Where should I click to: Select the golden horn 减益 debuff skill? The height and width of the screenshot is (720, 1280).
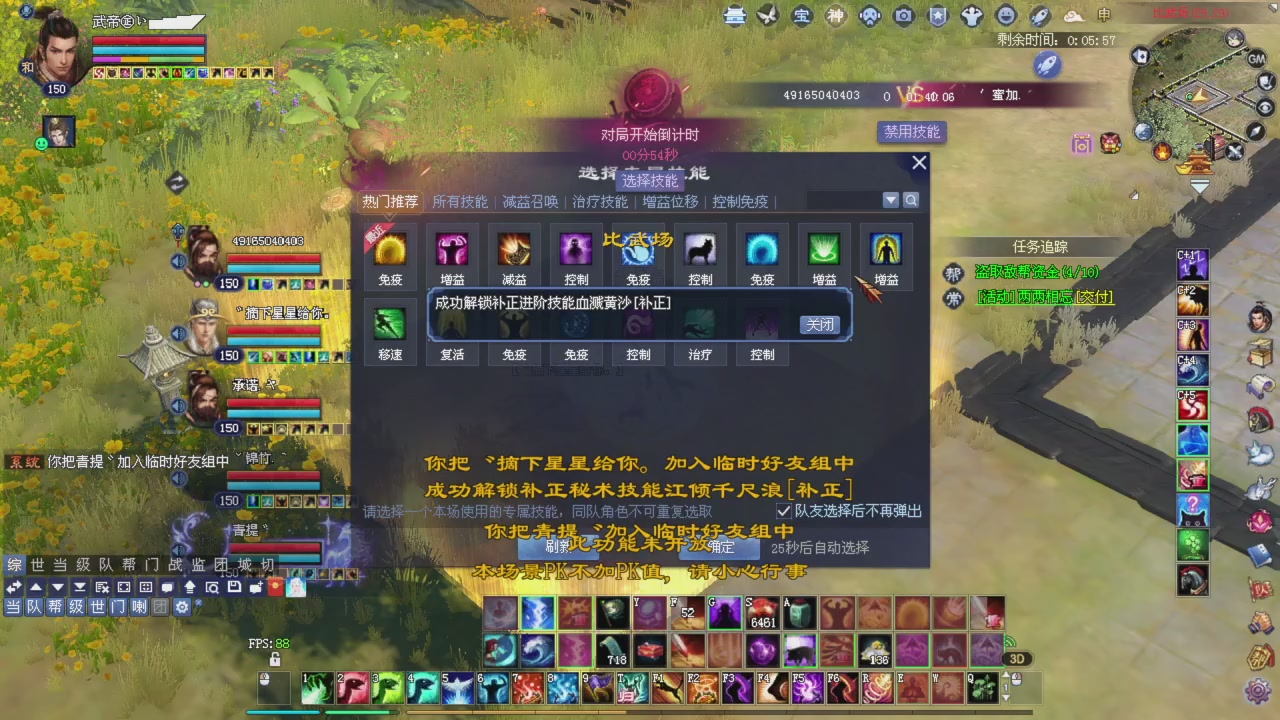pos(513,248)
